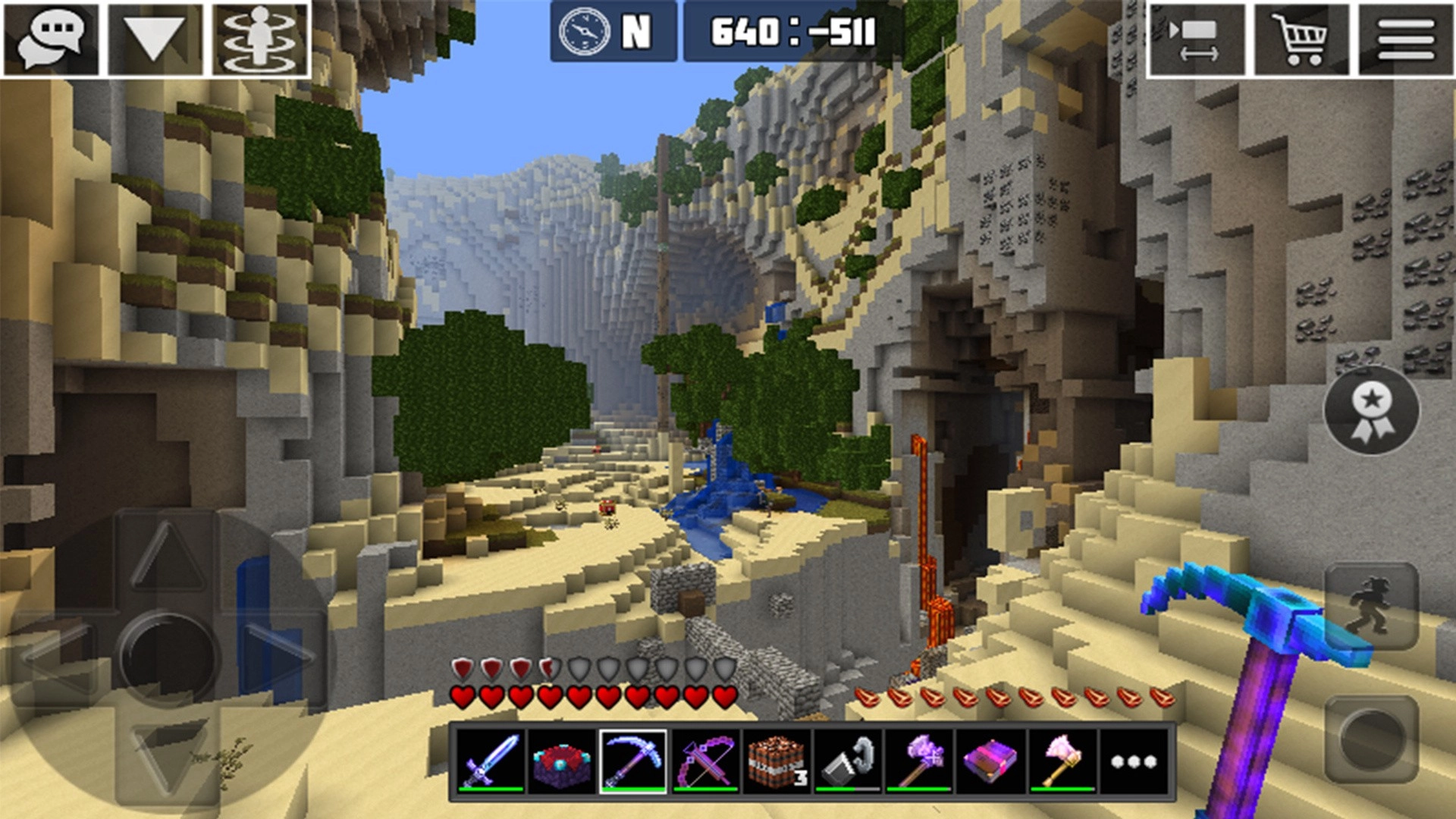Open the hamburger main menu

pos(1405,39)
